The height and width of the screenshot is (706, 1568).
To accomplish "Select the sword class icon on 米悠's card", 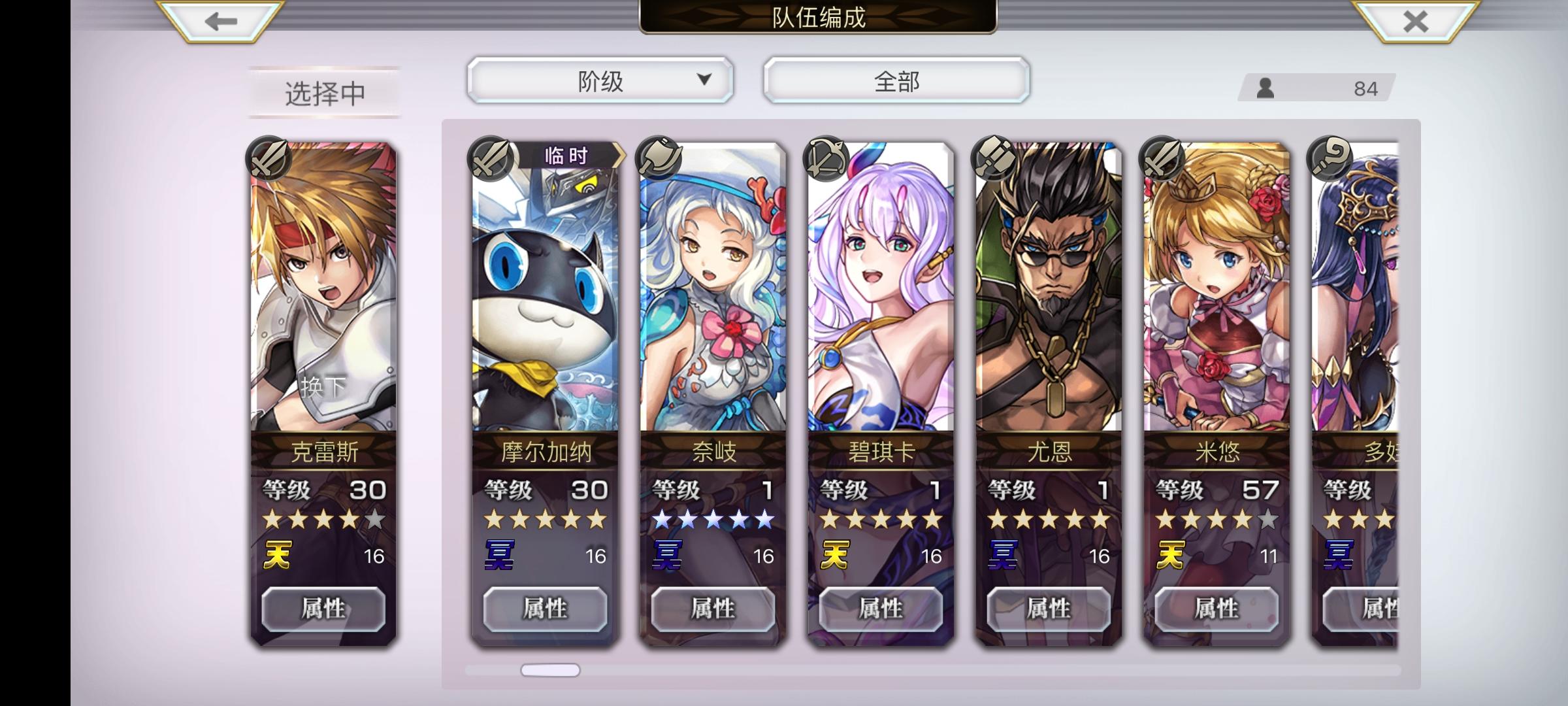I will [1160, 159].
